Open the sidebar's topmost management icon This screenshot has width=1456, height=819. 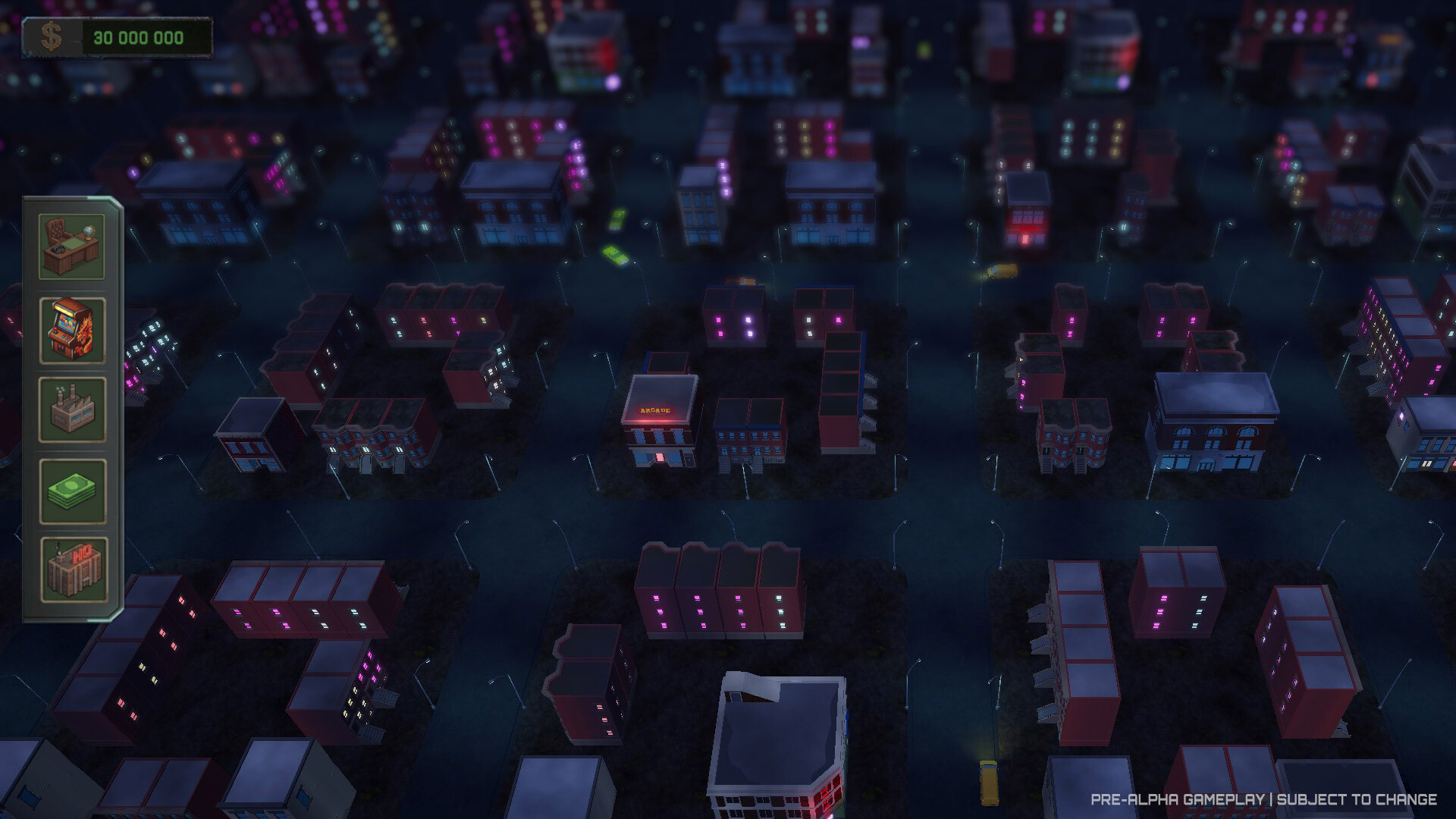pos(72,248)
